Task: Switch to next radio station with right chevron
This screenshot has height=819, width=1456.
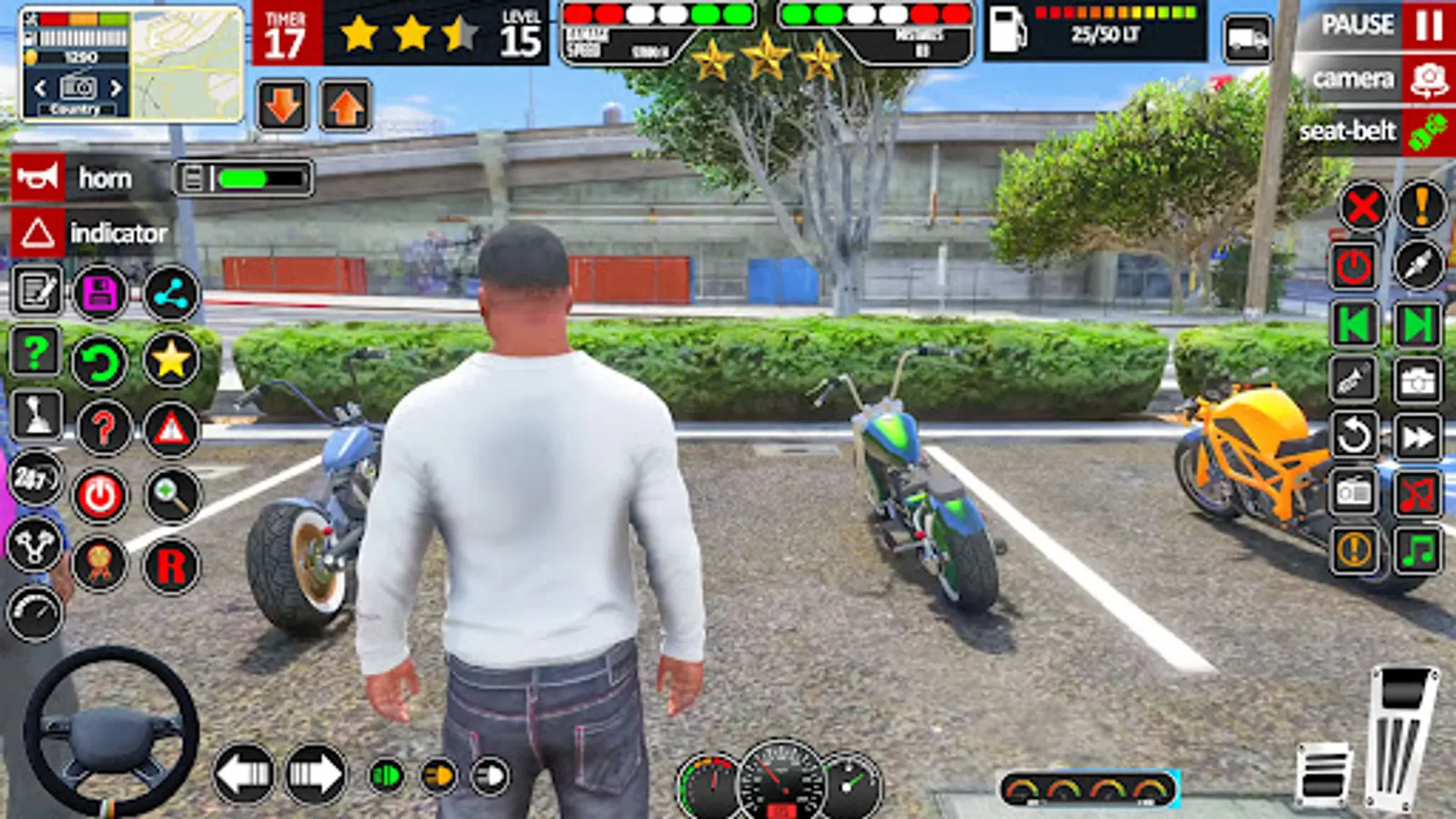Action: click(x=116, y=88)
